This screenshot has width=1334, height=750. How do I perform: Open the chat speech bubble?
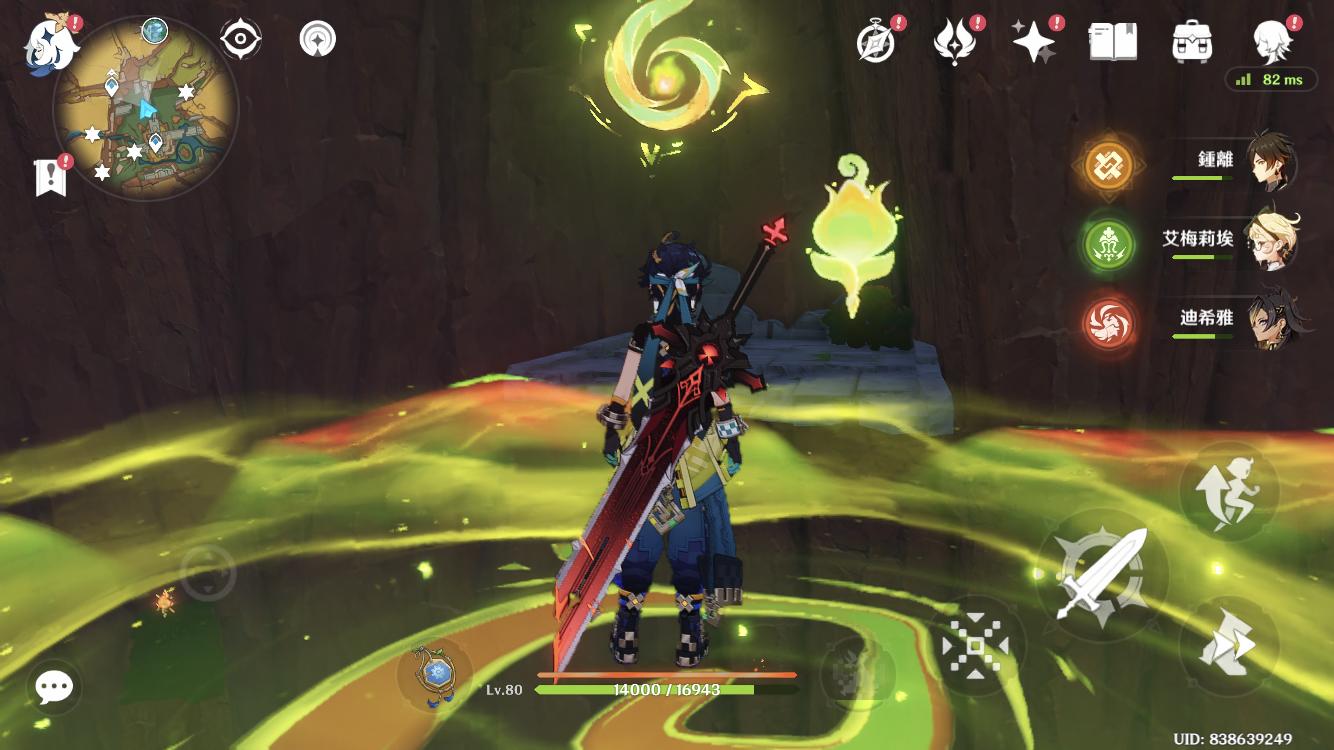pos(54,686)
